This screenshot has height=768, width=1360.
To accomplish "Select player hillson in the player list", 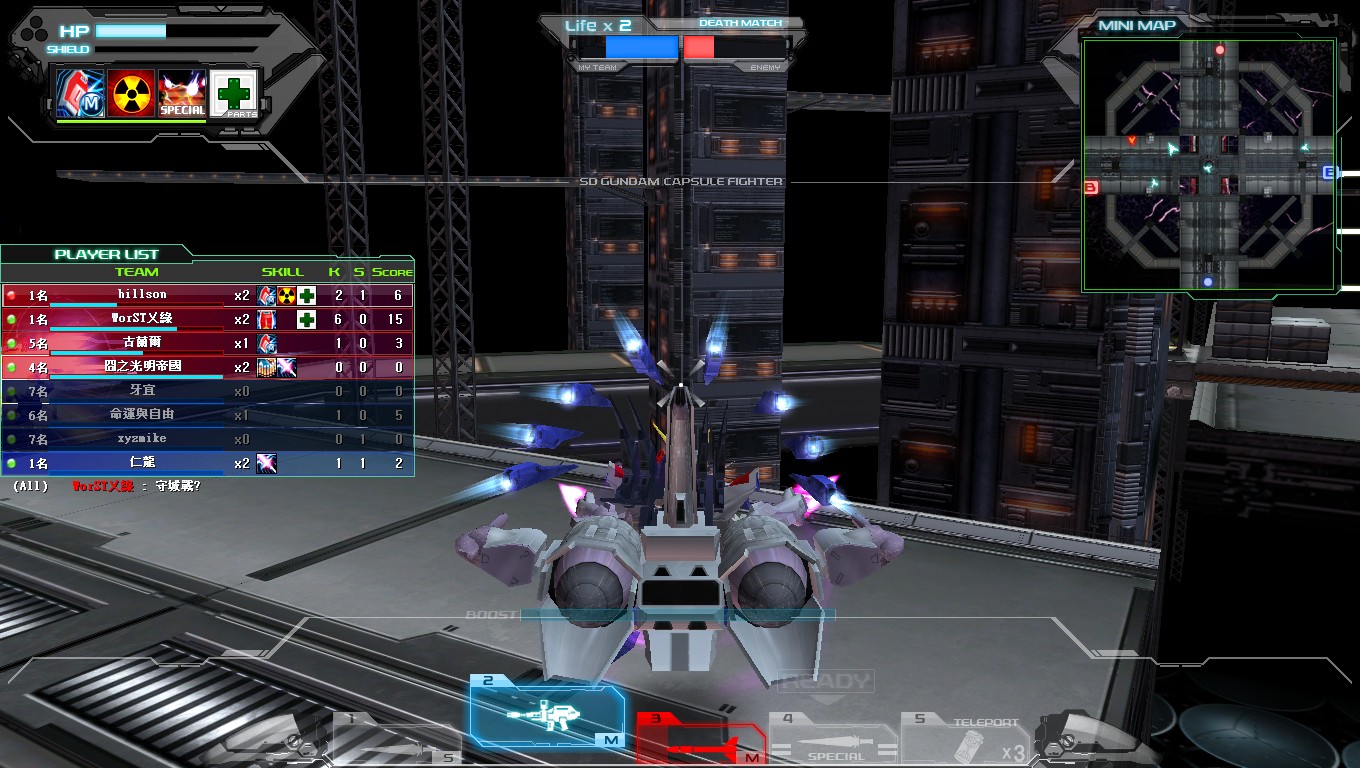I will click(x=142, y=295).
